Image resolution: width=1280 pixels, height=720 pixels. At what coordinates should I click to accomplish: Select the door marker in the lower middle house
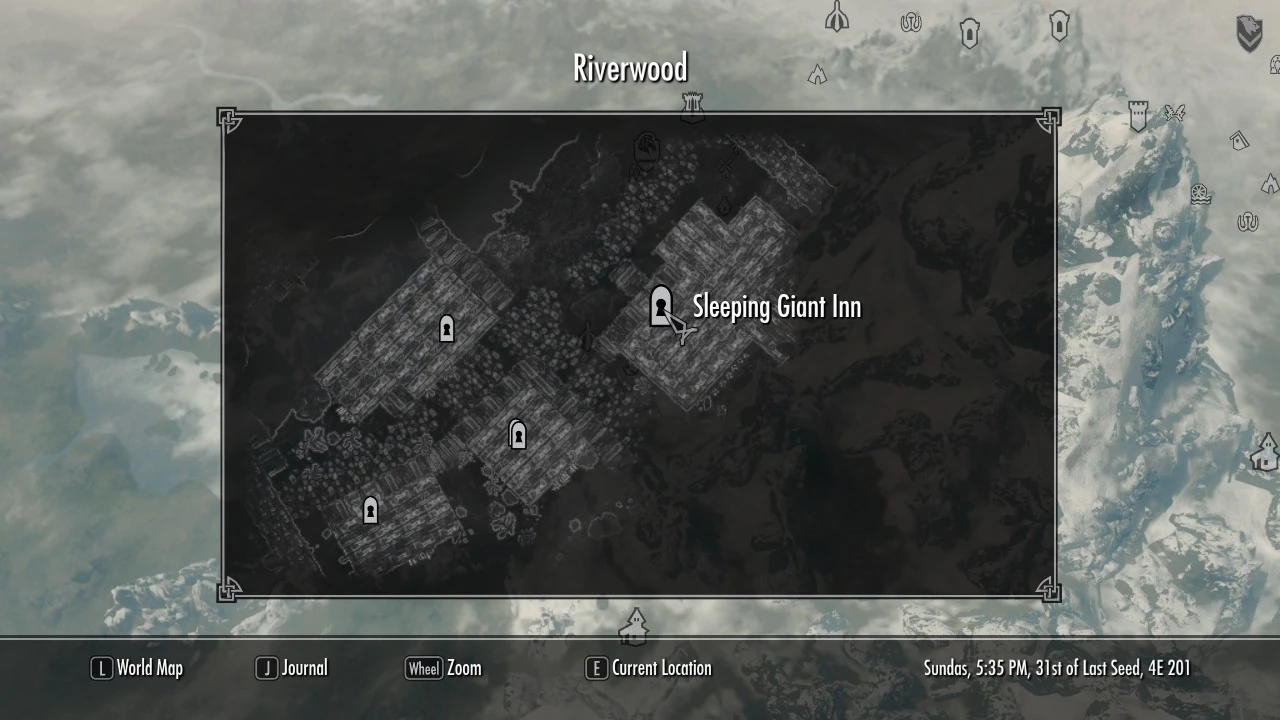click(517, 434)
